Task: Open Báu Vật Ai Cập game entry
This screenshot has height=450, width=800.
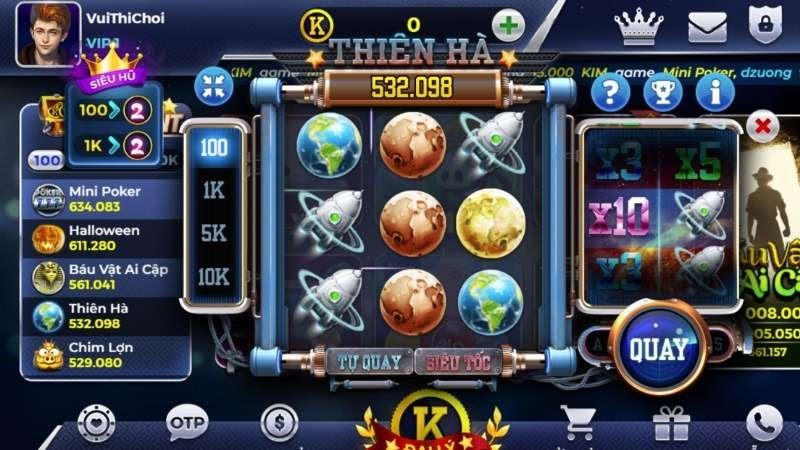Action: (x=100, y=277)
